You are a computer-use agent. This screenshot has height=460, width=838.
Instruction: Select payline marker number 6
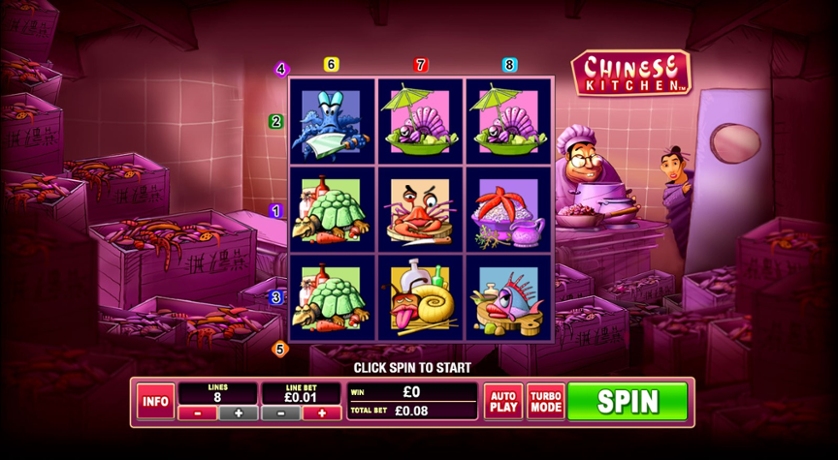coord(331,65)
